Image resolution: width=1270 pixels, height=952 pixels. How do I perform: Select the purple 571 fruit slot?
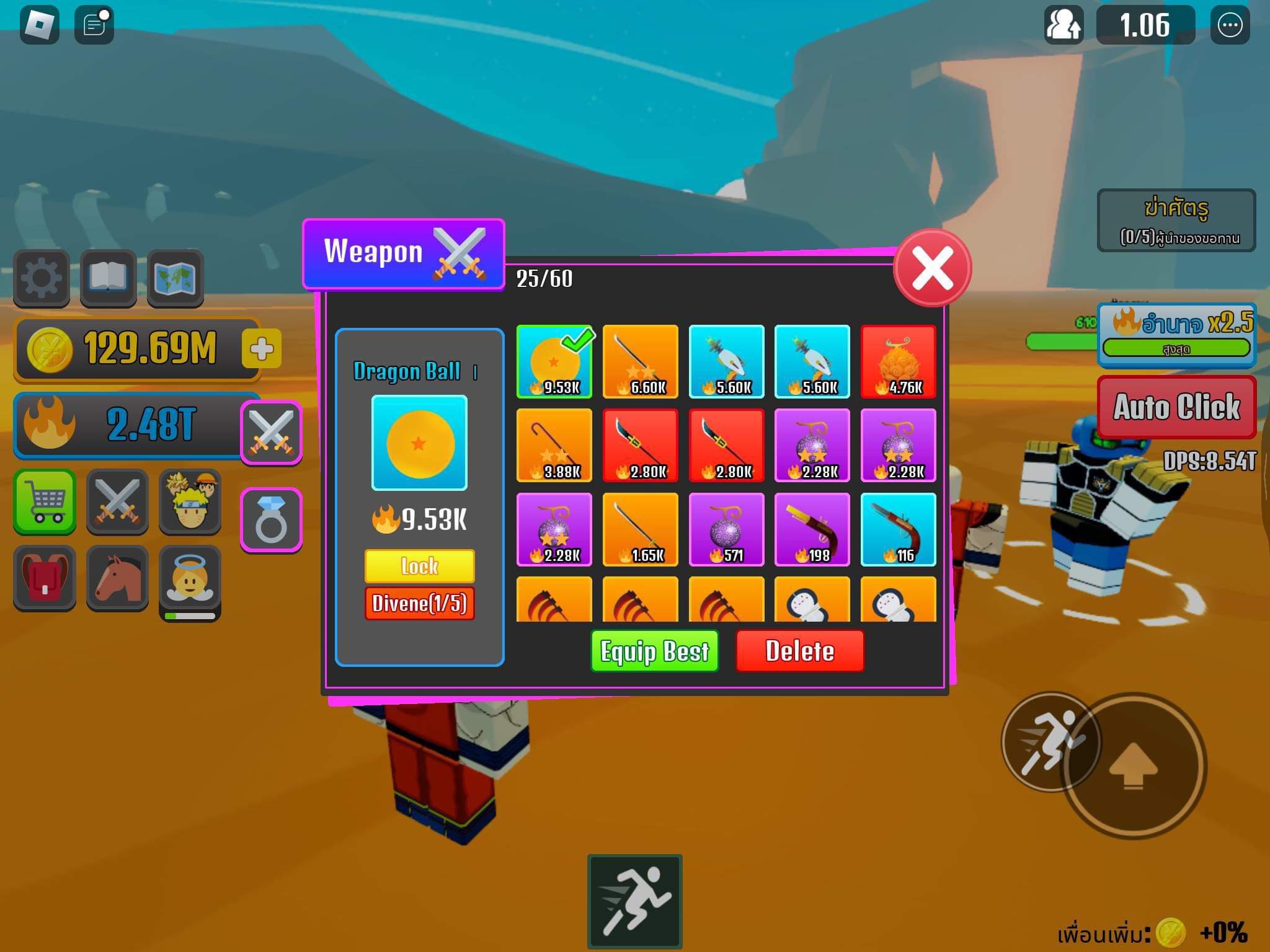pos(726,529)
